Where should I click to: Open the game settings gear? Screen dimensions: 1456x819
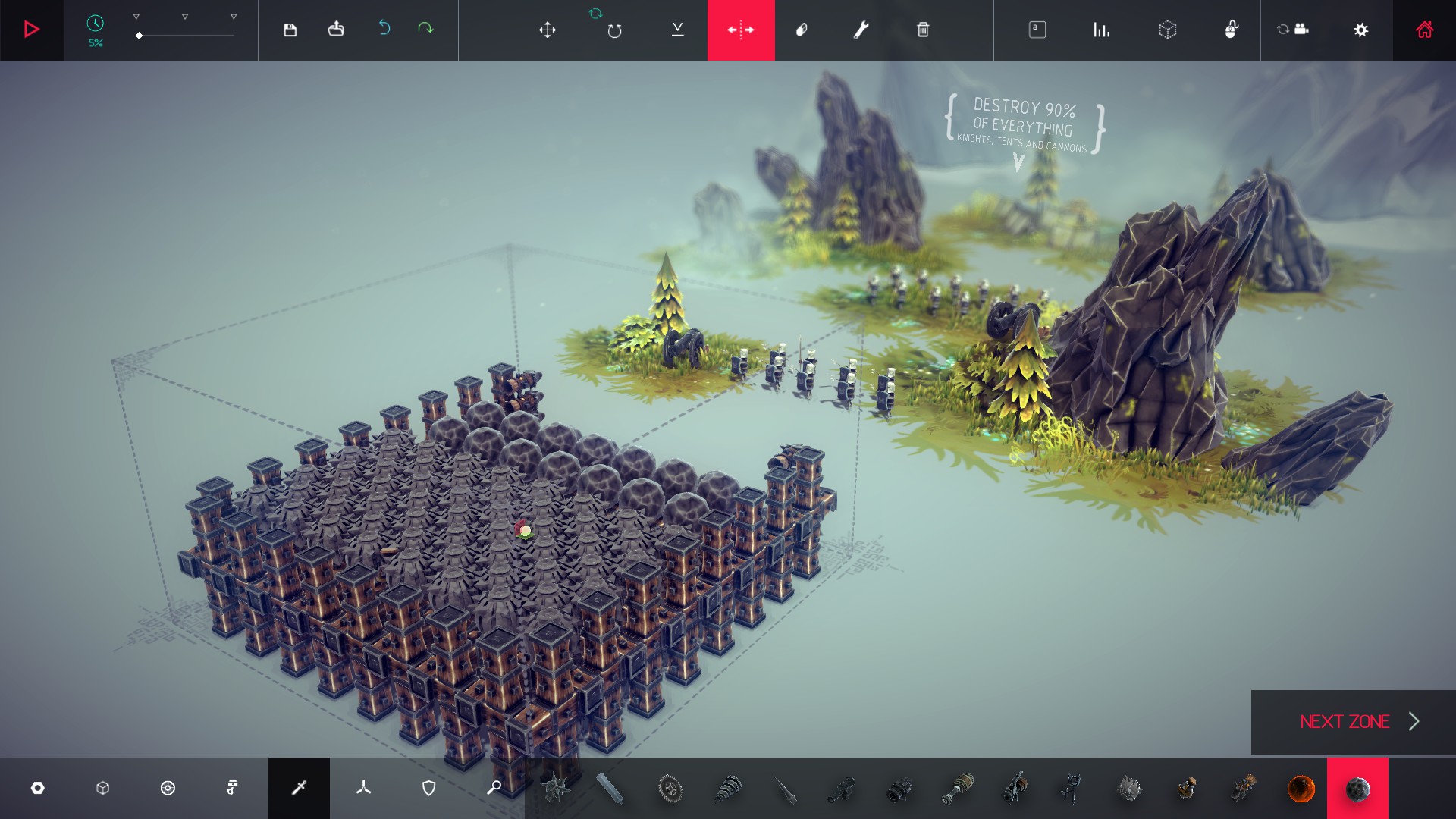[x=1362, y=30]
